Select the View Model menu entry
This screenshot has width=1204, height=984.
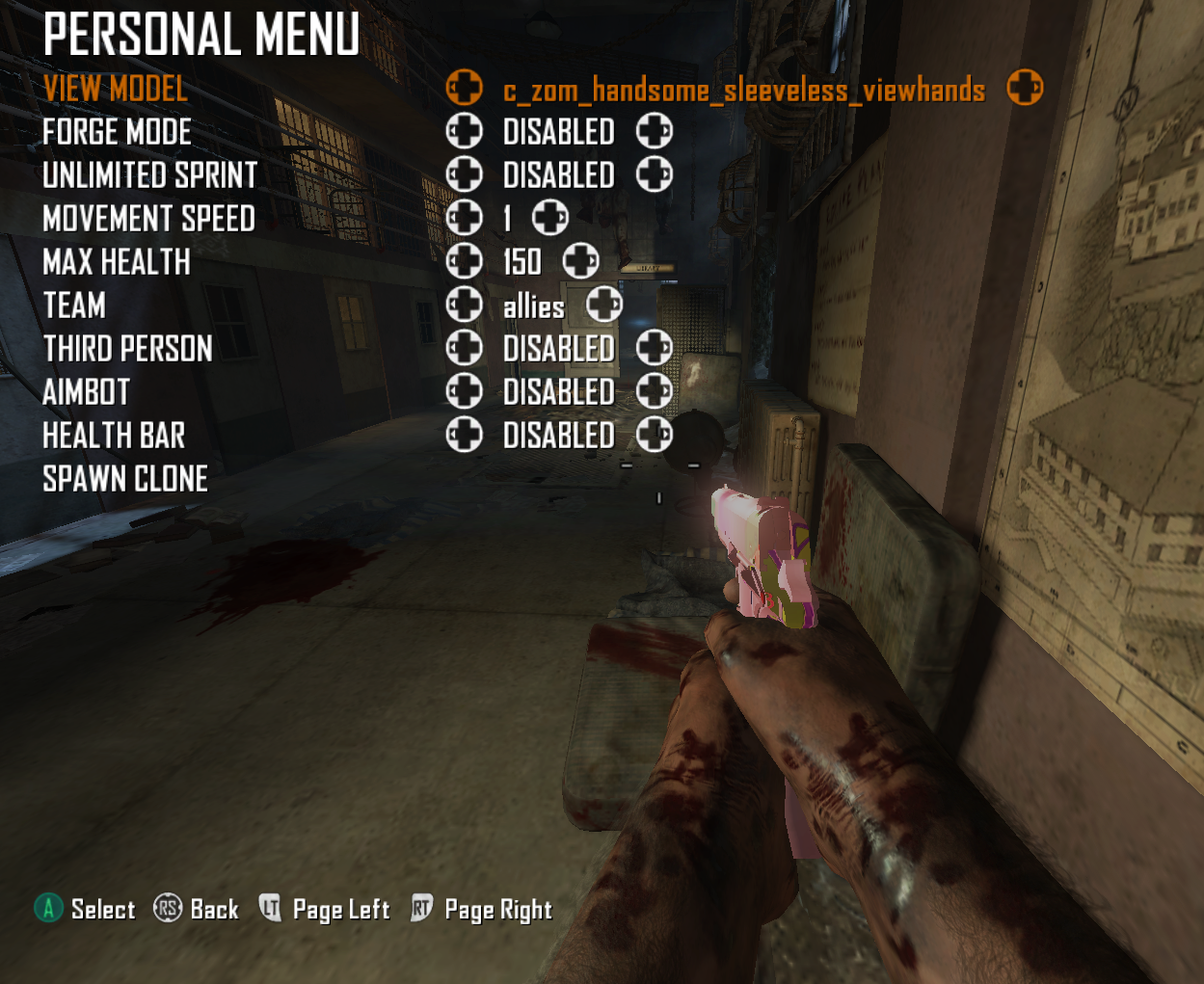(x=116, y=90)
